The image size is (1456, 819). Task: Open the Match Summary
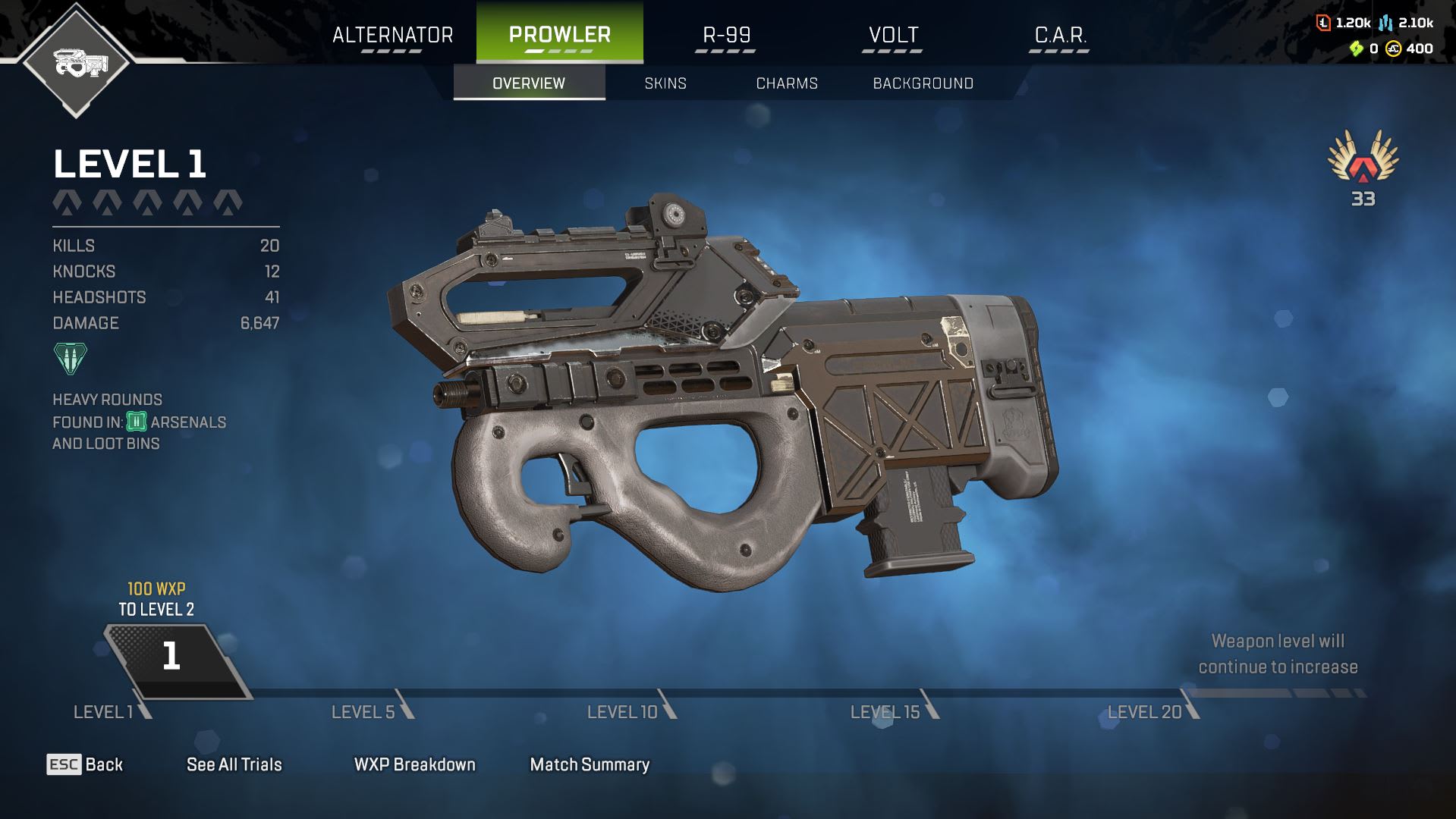point(590,764)
